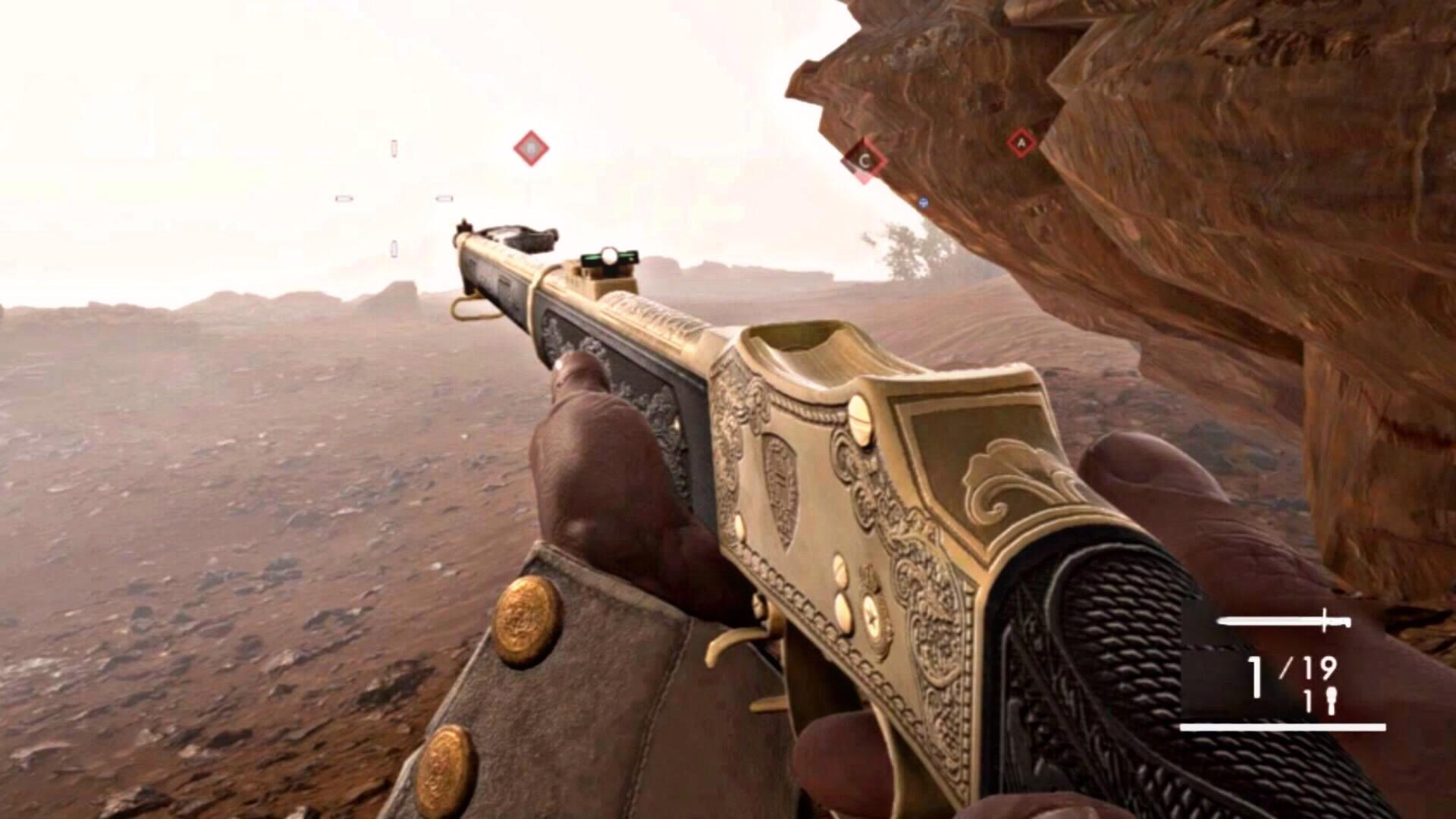This screenshot has width=1456, height=819.
Task: Select the objective B marker
Action: pos(530,148)
